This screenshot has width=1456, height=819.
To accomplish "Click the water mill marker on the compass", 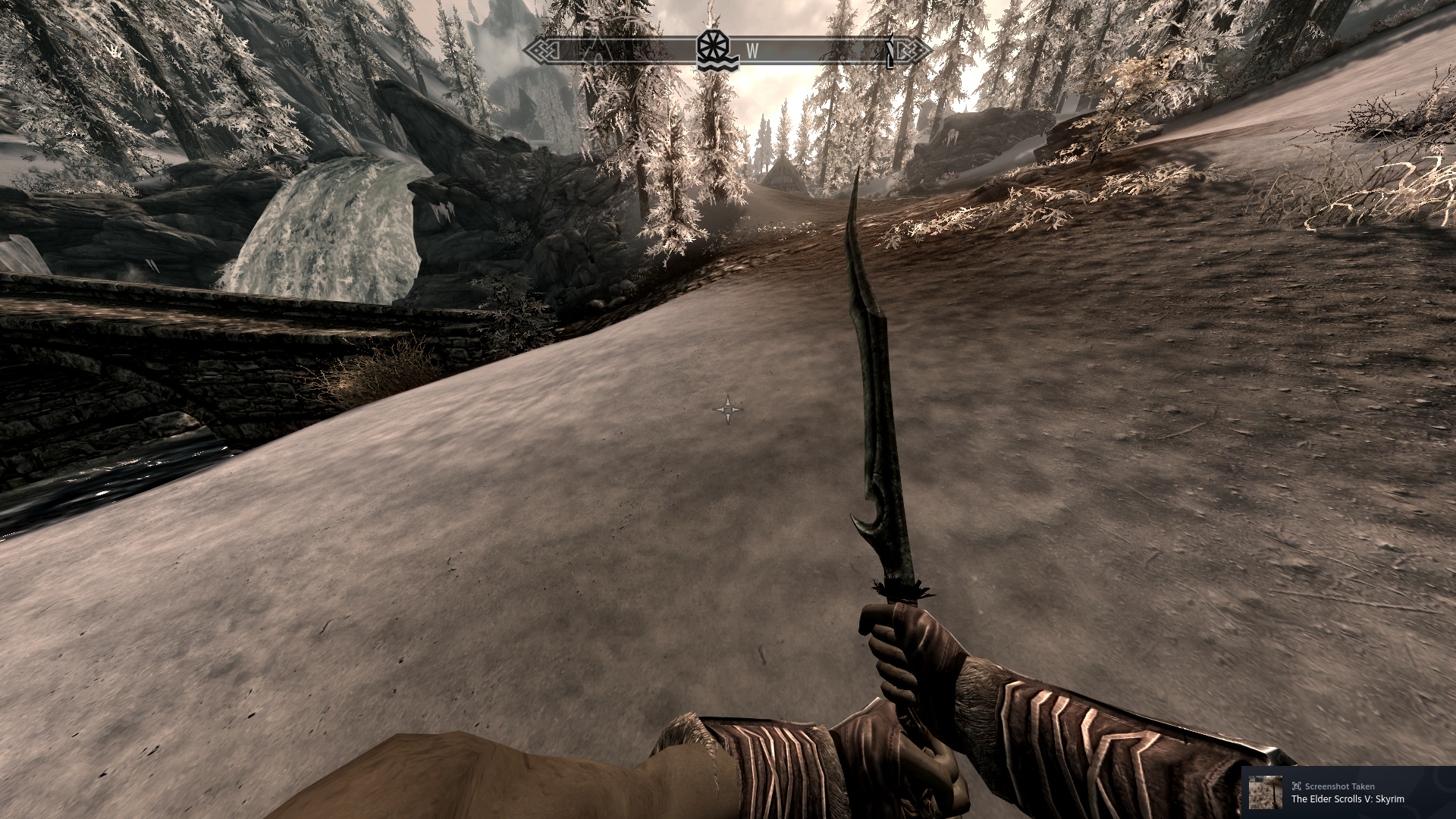I will 718,52.
